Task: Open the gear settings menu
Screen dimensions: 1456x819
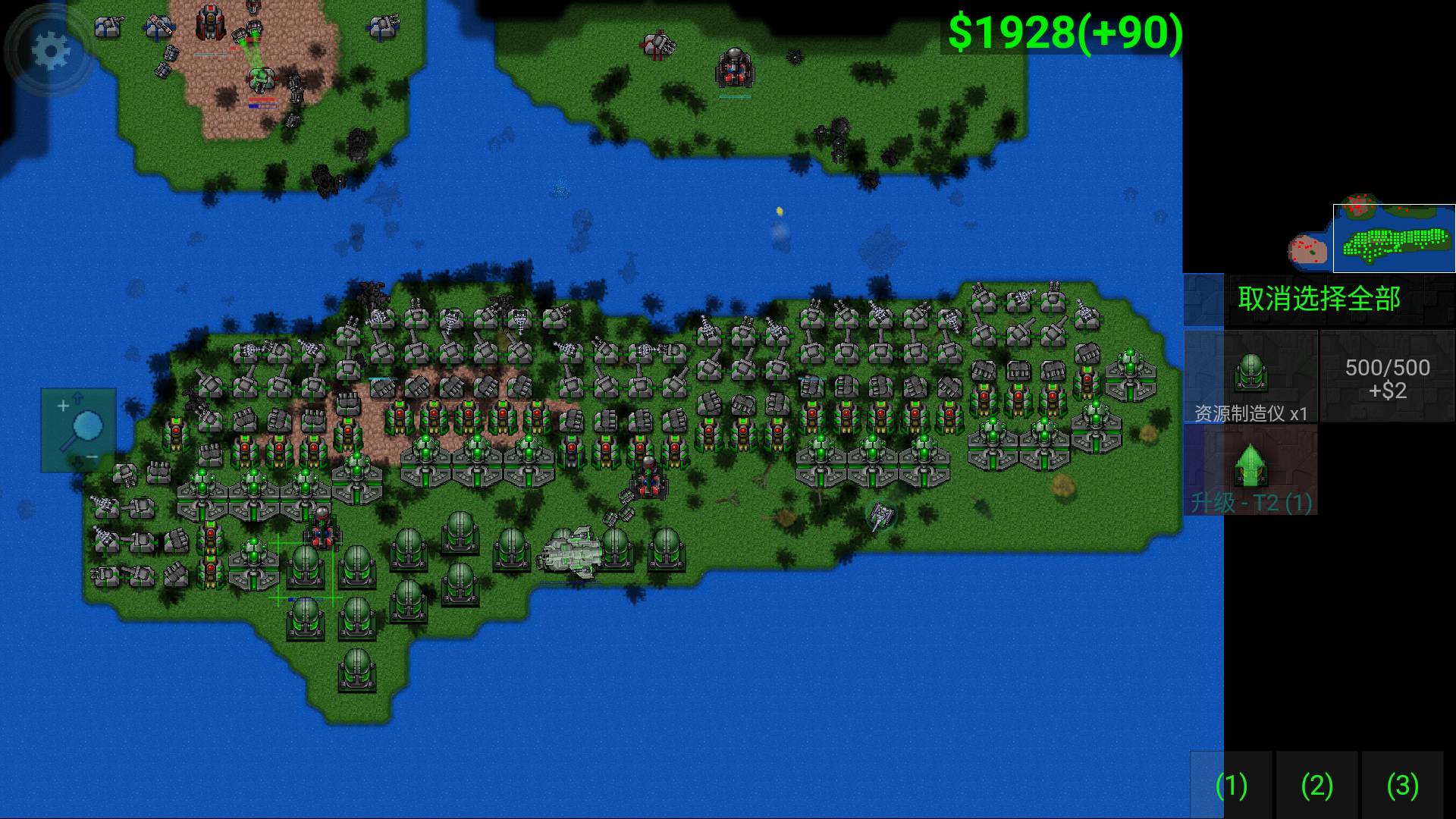Action: point(50,52)
